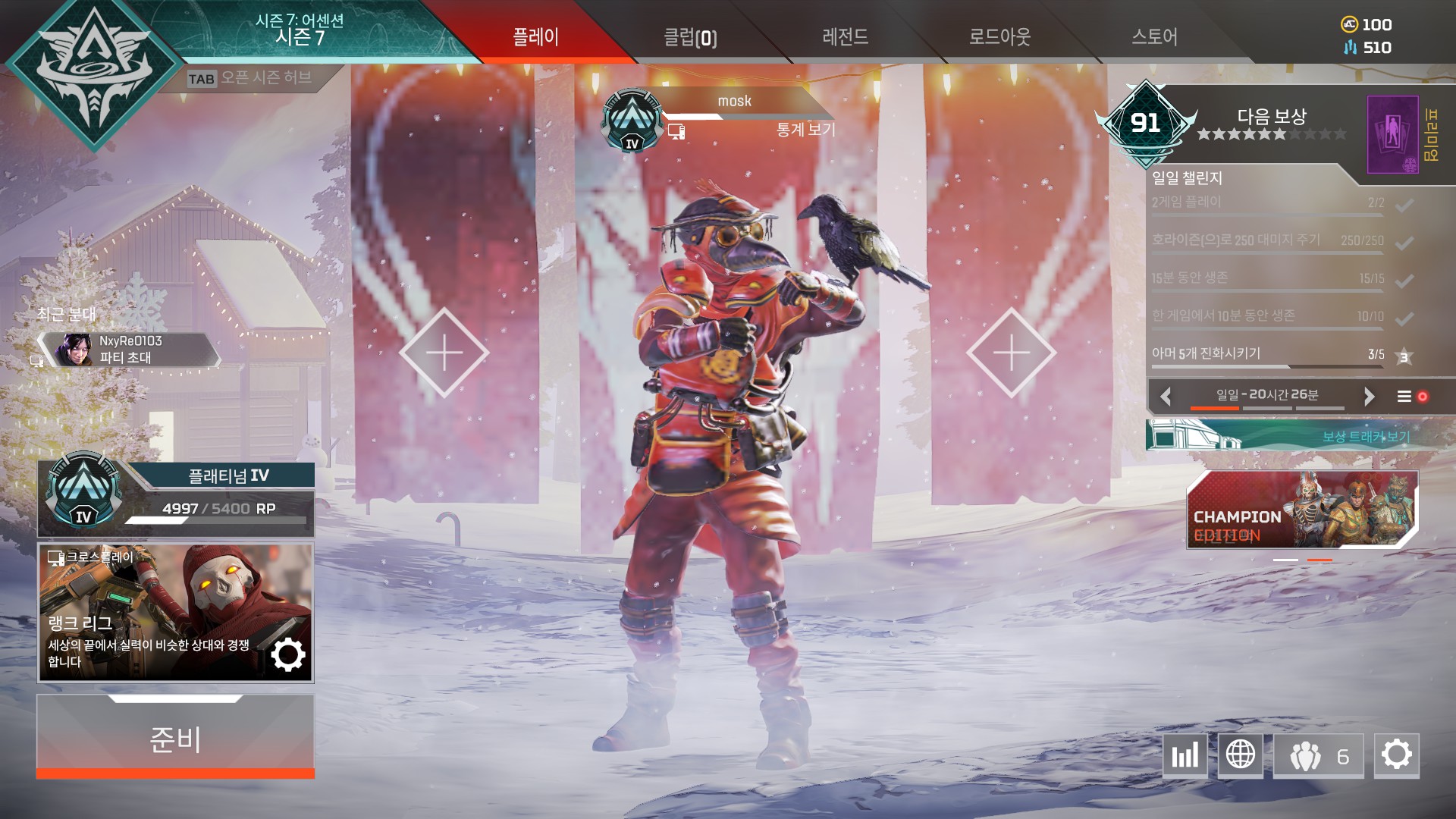The width and height of the screenshot is (1456, 819).
Task: Add a squadmate in the right empty slot
Action: [x=1011, y=353]
